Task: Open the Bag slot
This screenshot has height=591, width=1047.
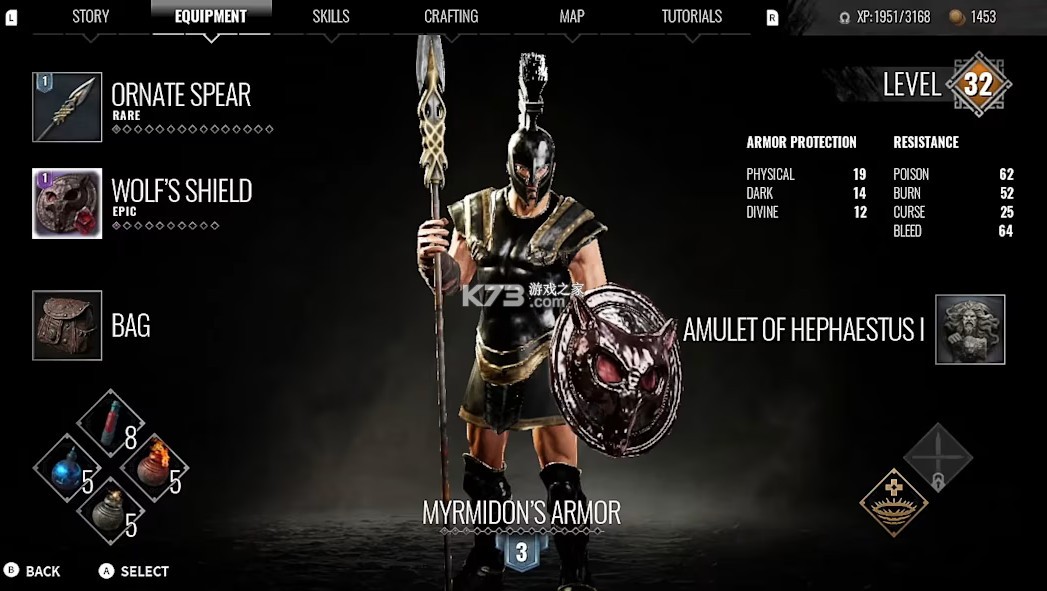Action: click(x=67, y=325)
